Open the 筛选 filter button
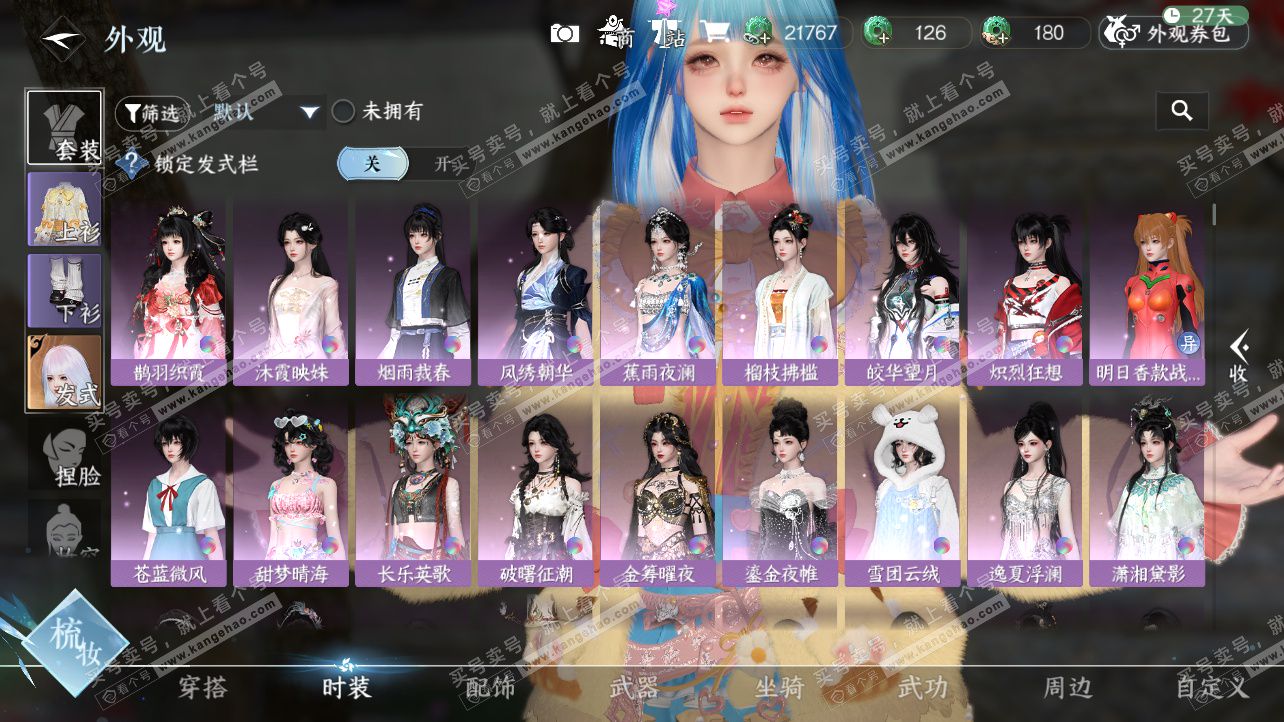1284x722 pixels. [x=151, y=113]
